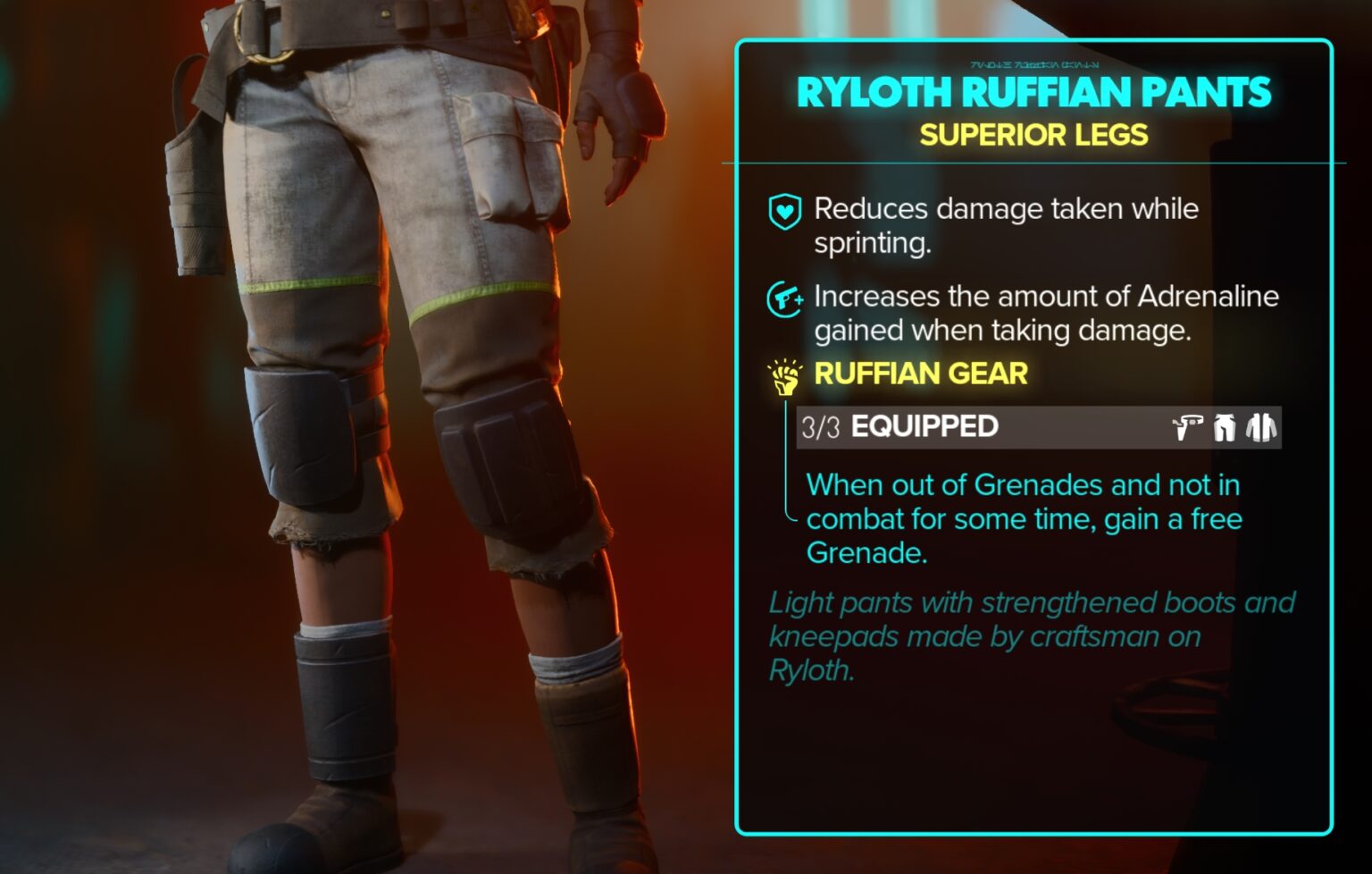Click the heart inside the shield perk icon
Image resolution: width=1372 pixels, height=874 pixels.
click(784, 212)
